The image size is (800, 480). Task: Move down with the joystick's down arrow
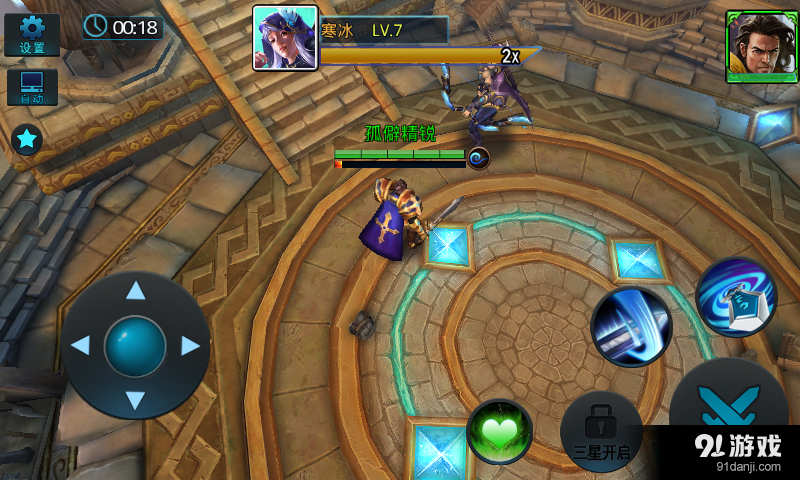[x=135, y=401]
